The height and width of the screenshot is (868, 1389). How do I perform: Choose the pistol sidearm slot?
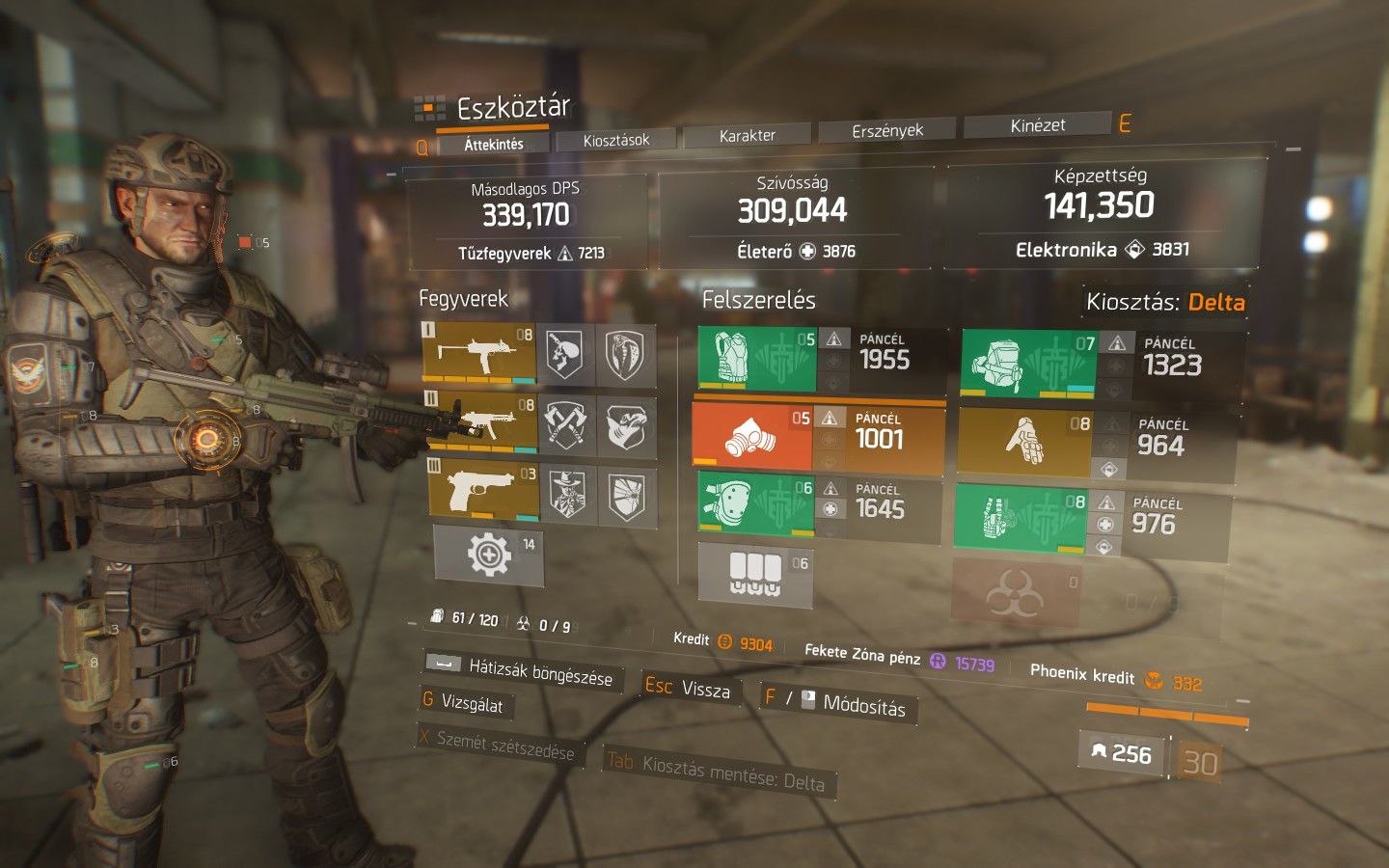point(483,490)
